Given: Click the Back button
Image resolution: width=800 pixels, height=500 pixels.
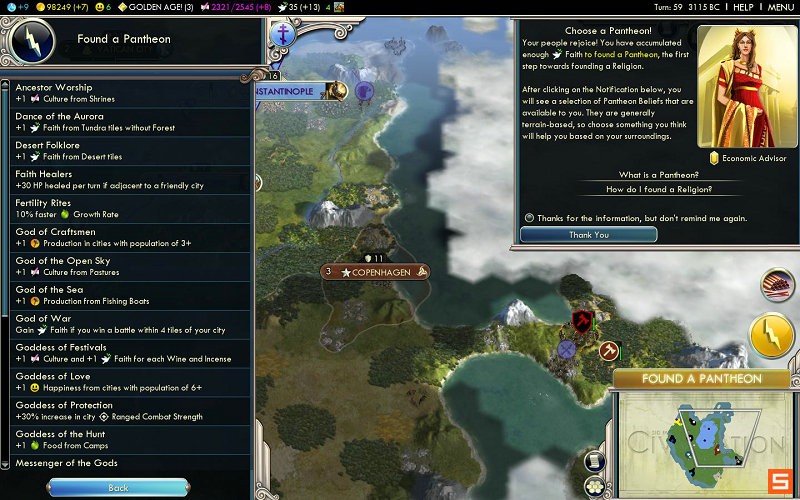Looking at the screenshot, I should (118, 488).
